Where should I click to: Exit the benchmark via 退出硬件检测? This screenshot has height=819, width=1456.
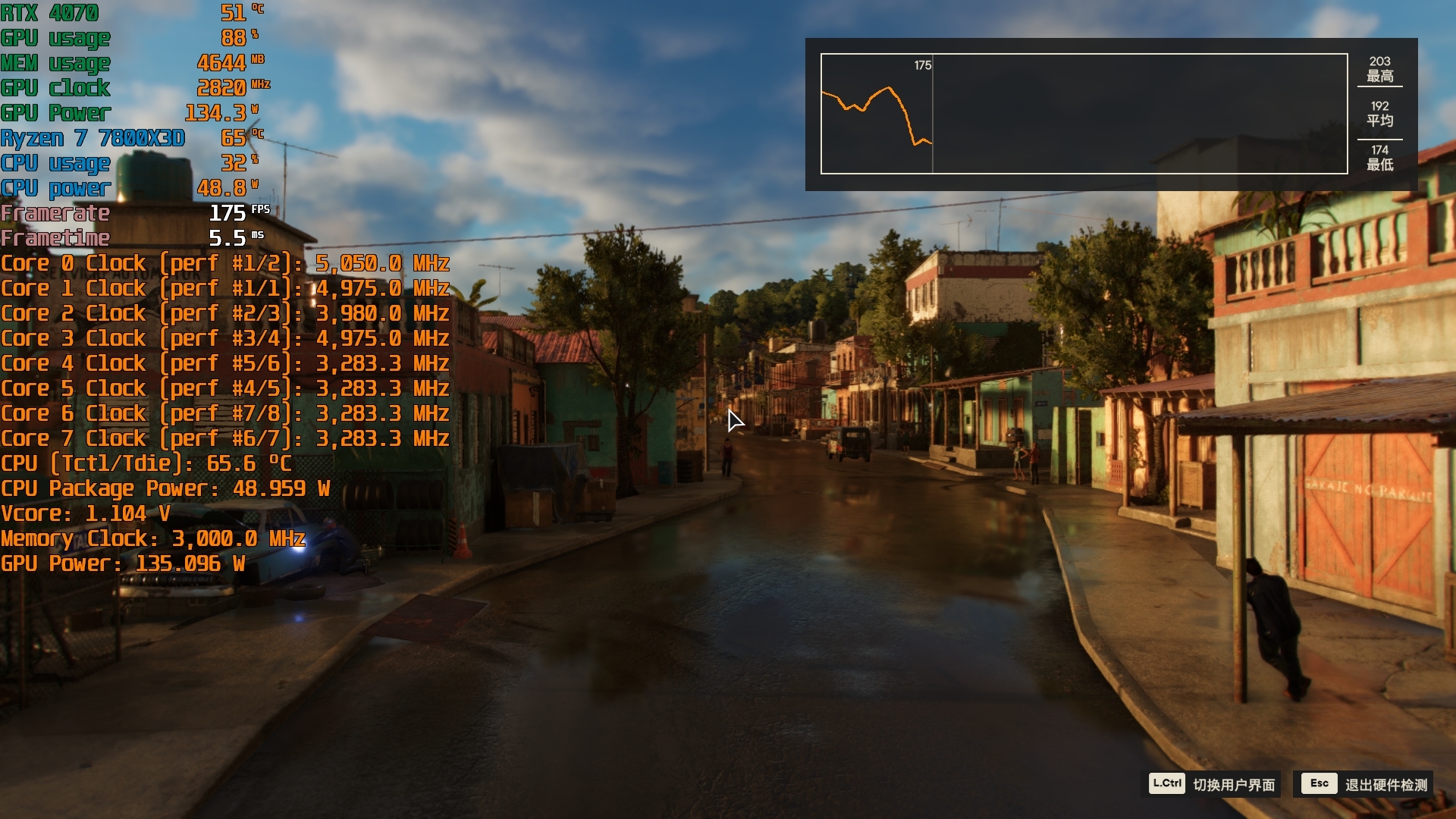coord(1365,784)
